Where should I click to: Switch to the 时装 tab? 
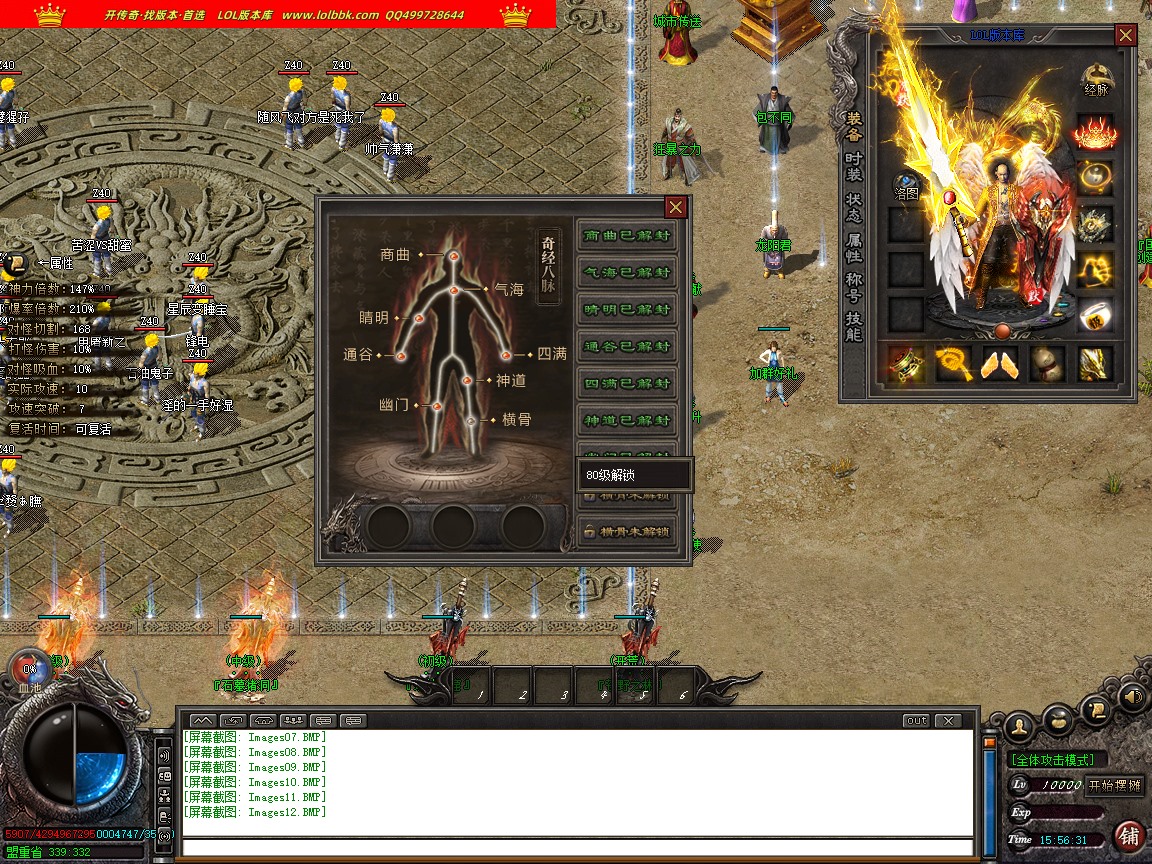coord(853,167)
